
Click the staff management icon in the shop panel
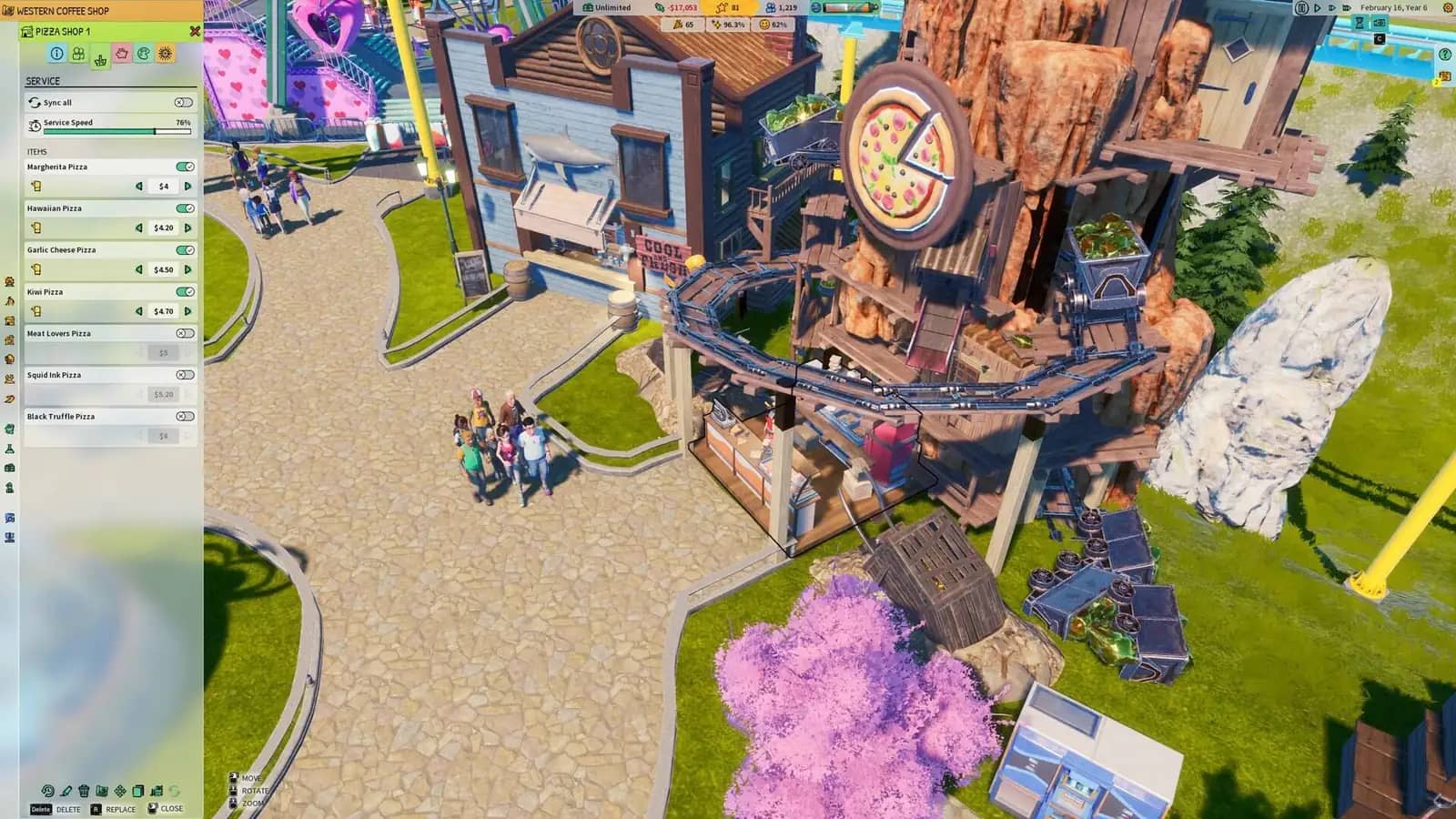[78, 52]
